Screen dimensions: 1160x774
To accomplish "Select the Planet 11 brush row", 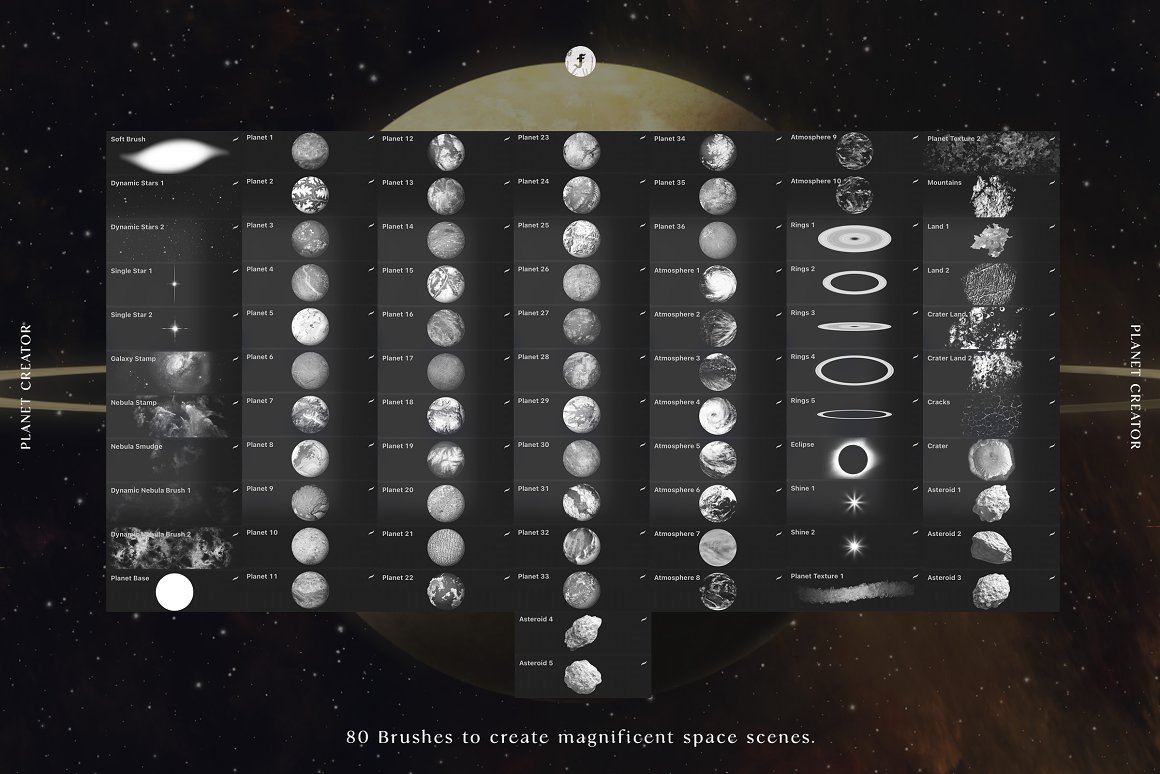I will point(309,590).
